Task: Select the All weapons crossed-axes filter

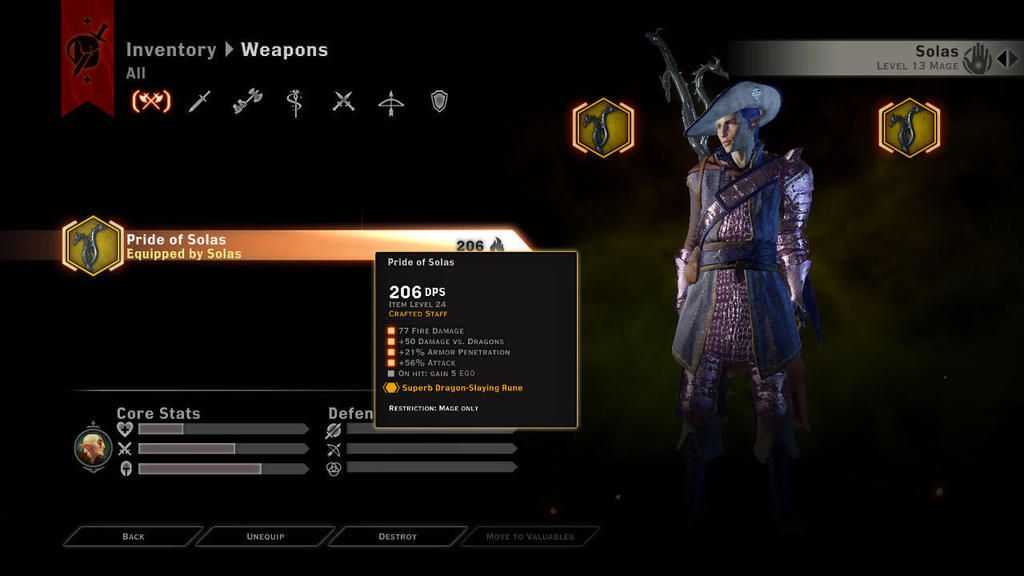Action: tap(151, 101)
